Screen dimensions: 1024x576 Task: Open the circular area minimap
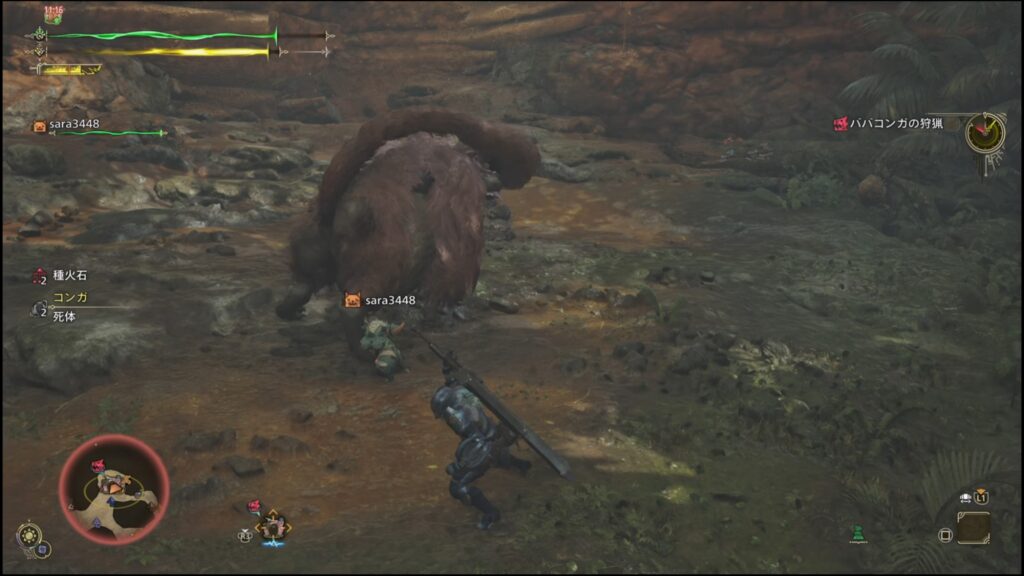[x=113, y=489]
